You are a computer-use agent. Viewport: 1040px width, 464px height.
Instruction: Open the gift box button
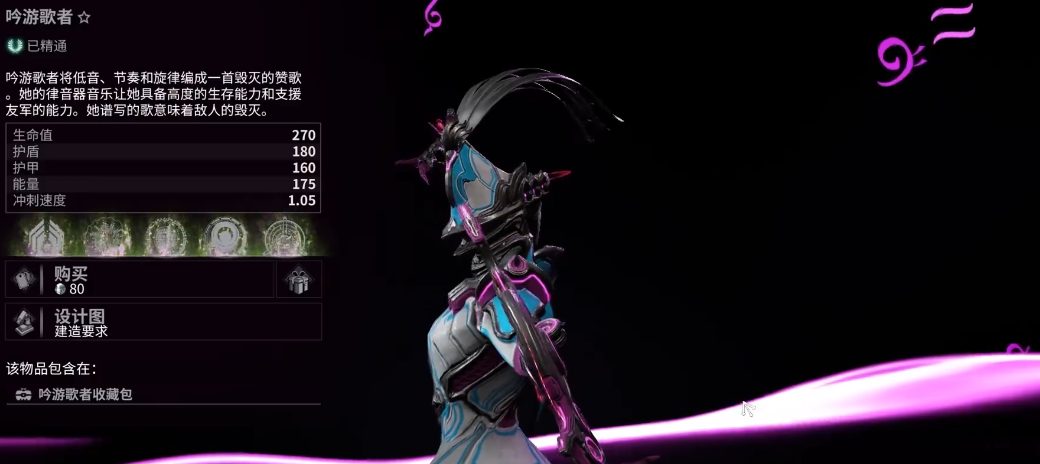point(298,280)
